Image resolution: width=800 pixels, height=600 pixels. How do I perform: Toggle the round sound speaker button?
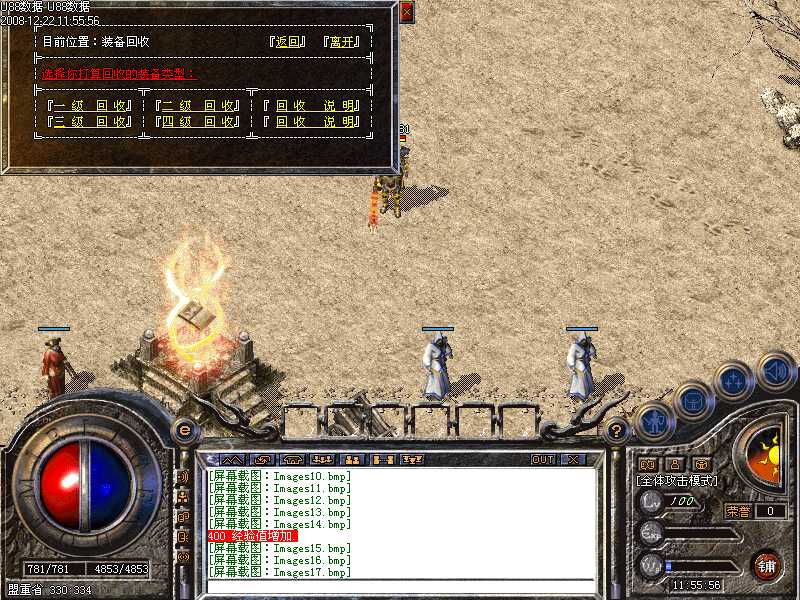(775, 371)
